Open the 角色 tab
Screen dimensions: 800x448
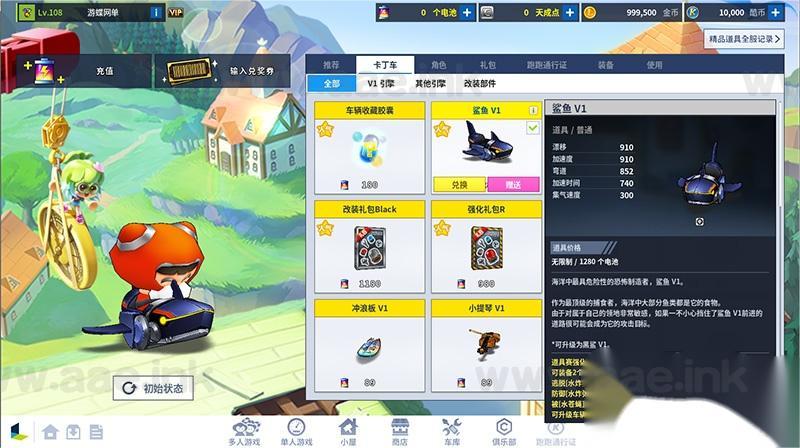(438, 64)
